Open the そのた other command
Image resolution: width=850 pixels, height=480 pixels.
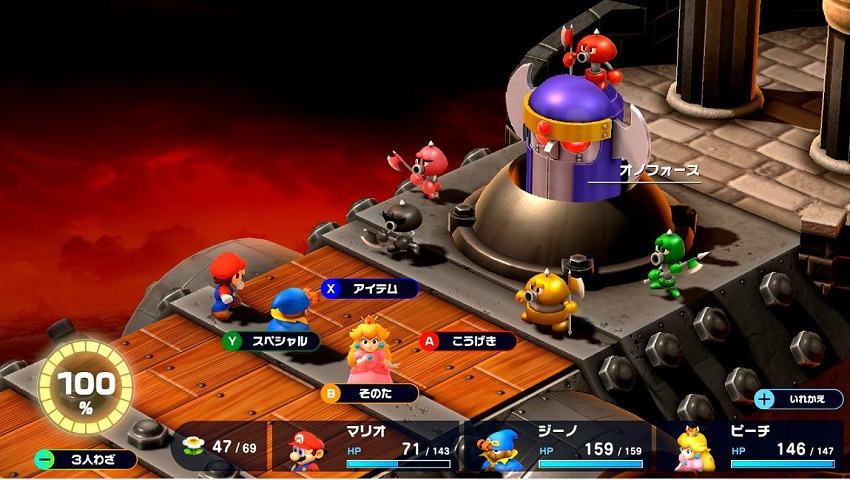370,394
